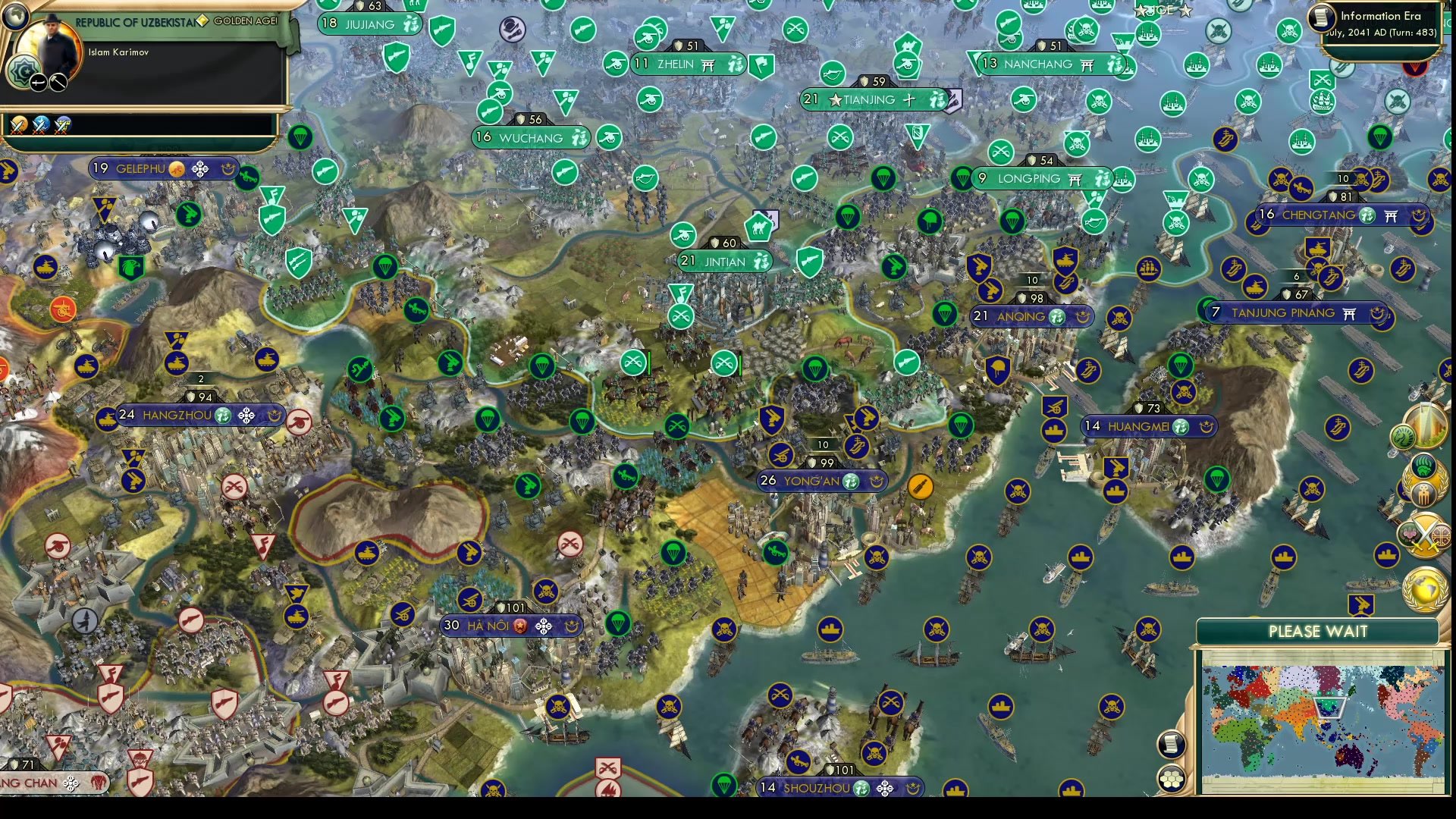Screen dimensions: 1456x819
Task: Click the globe icon in the top-left corner
Action: (15, 15)
